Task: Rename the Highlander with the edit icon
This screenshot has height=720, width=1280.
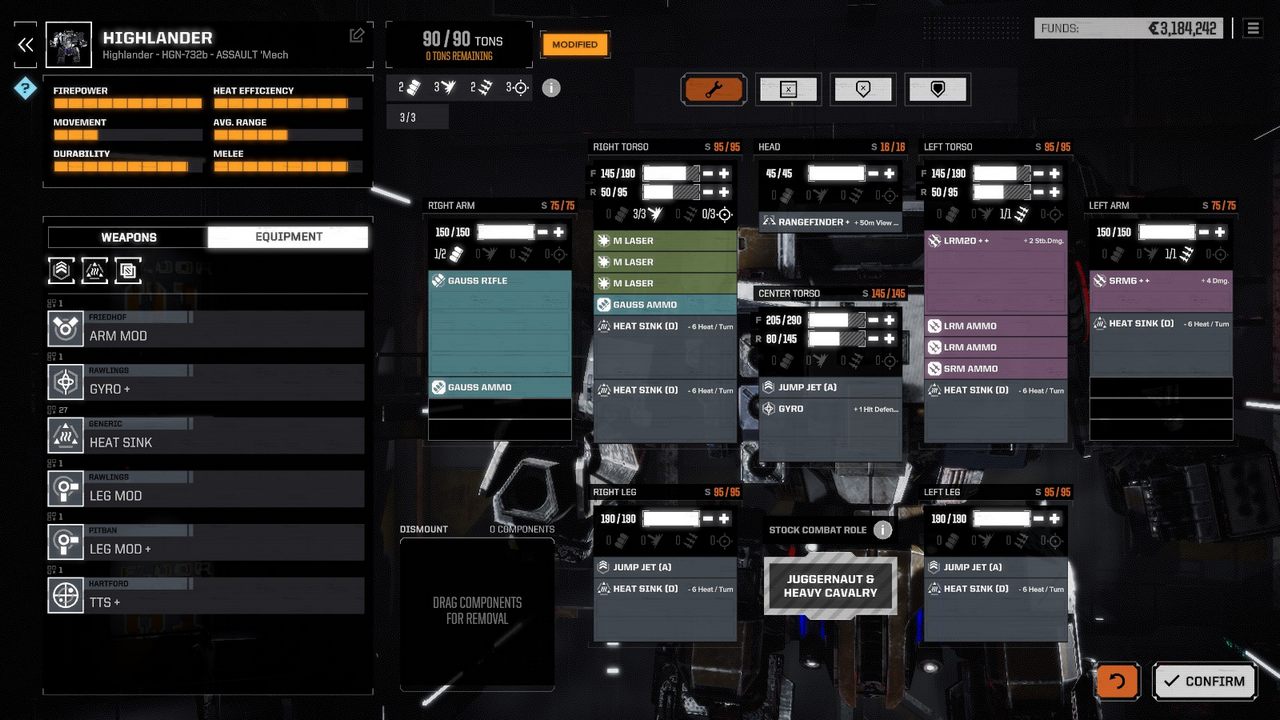Action: pyautogui.click(x=357, y=36)
